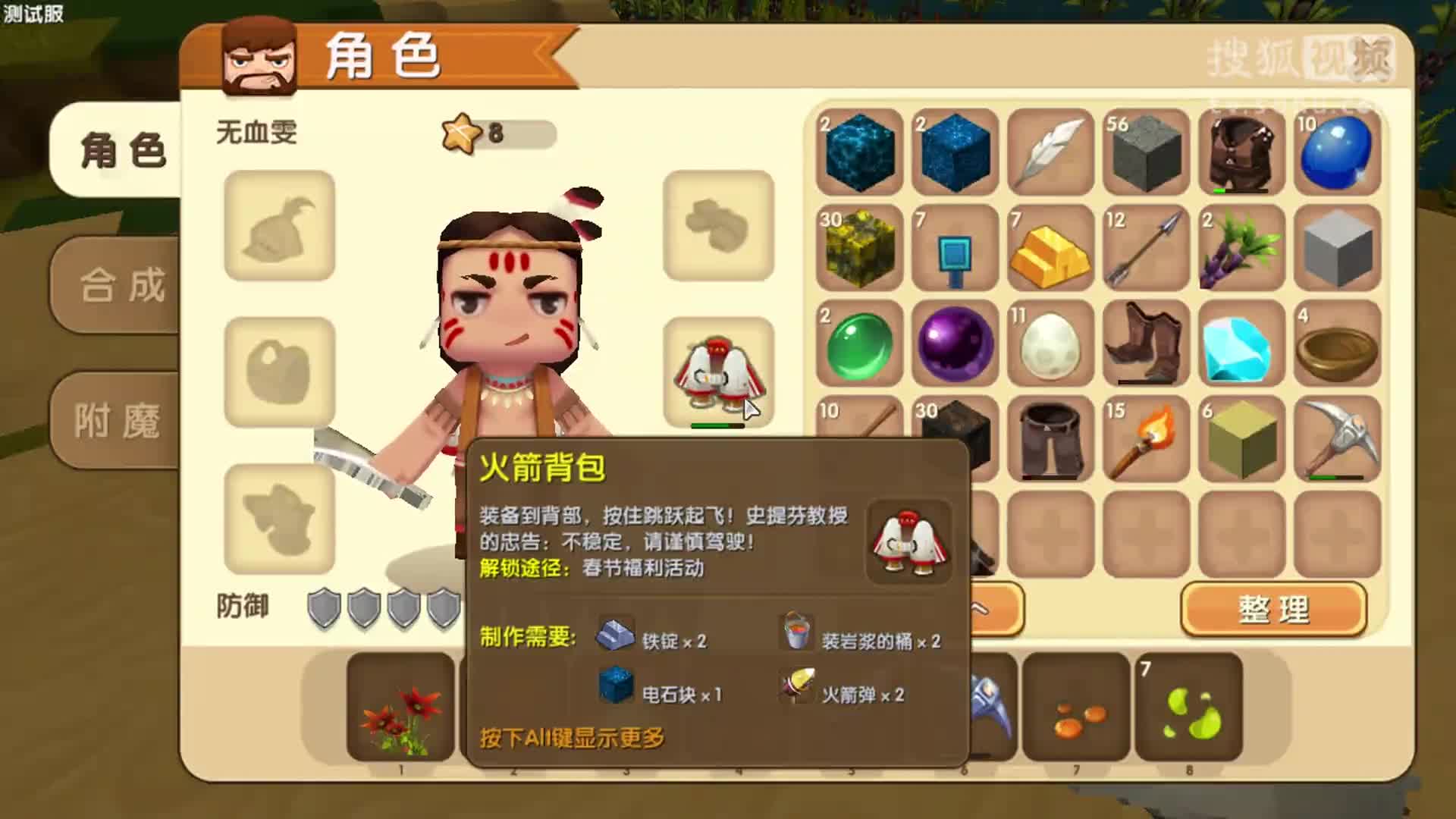
Task: Click the sugarcane item in the inventory
Action: (1239, 250)
